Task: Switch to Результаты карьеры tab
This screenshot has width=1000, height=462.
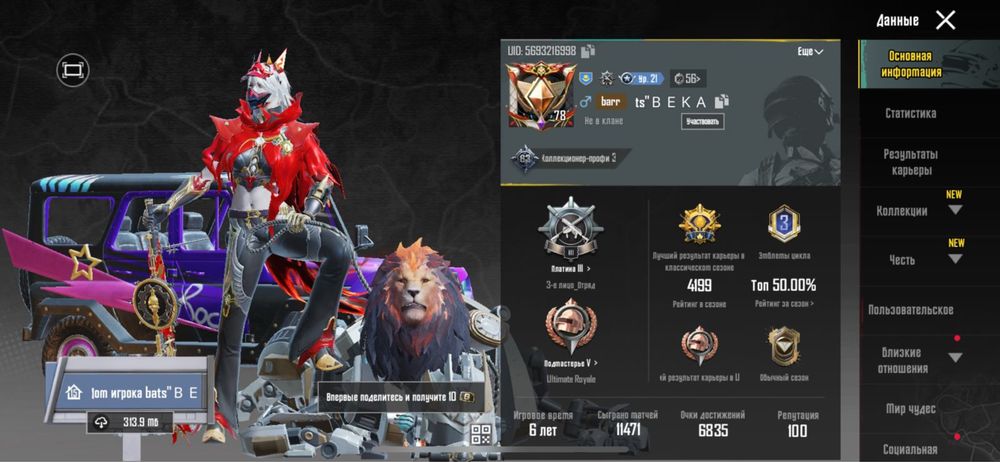Action: 910,162
